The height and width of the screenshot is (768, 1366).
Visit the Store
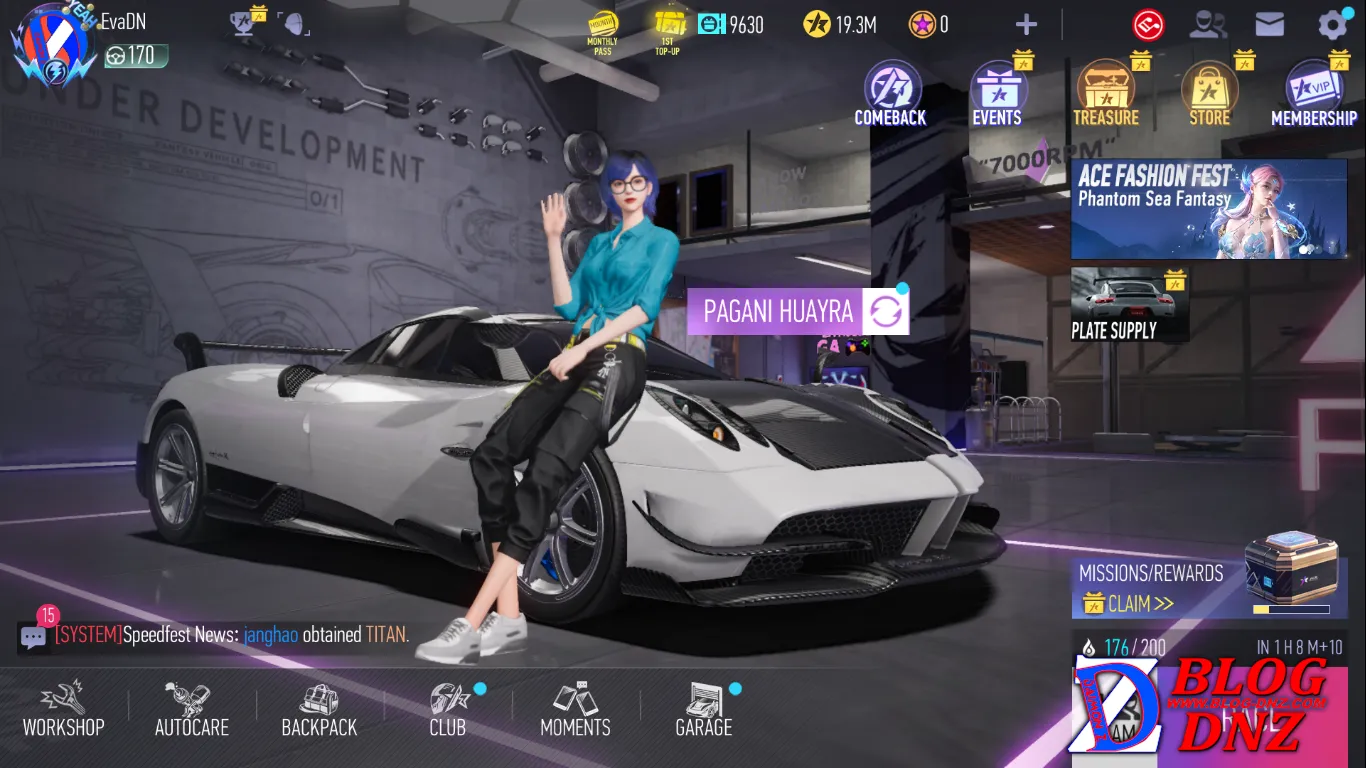[x=1209, y=94]
